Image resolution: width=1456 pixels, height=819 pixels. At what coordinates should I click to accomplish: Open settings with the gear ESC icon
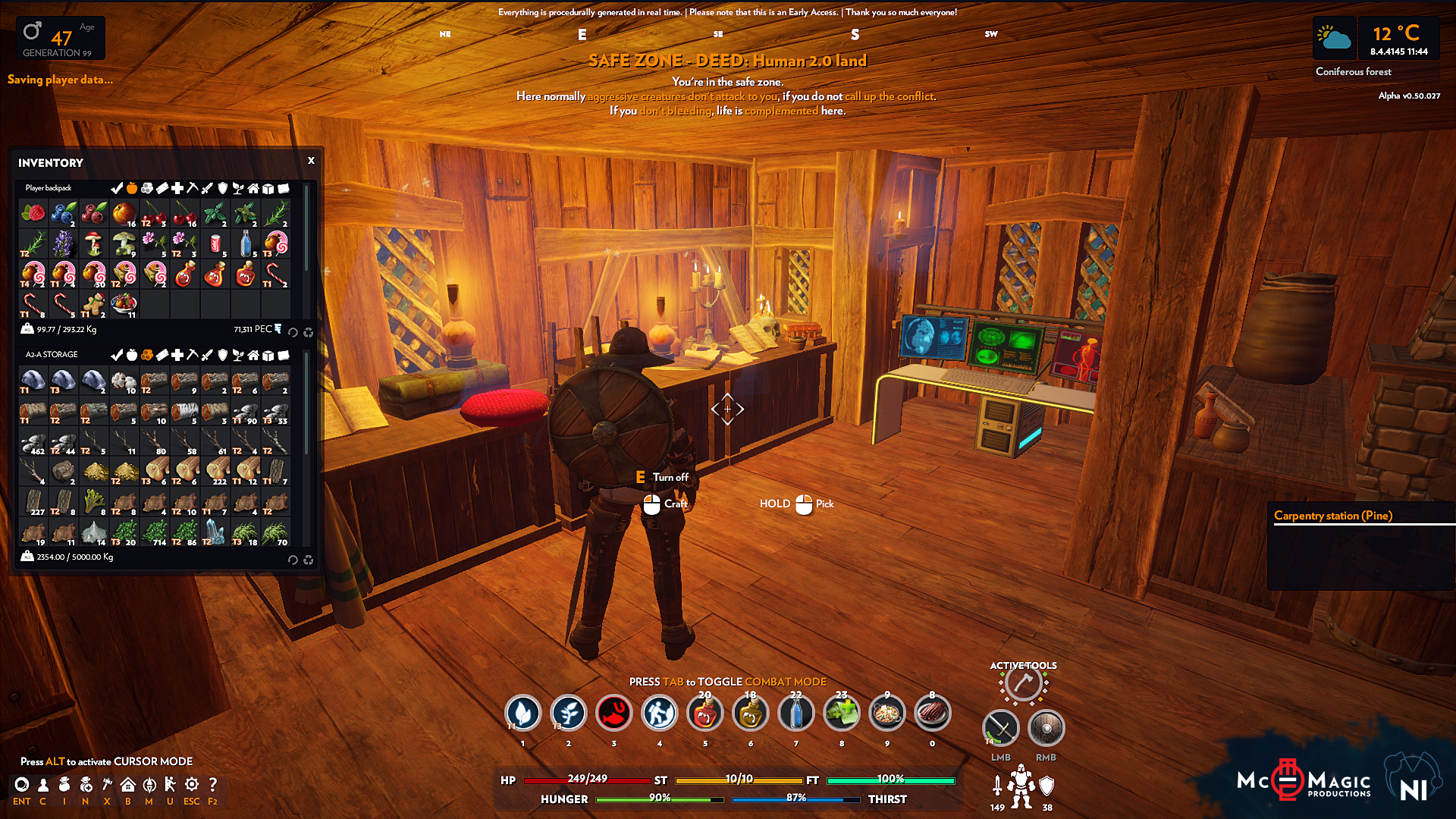(191, 784)
